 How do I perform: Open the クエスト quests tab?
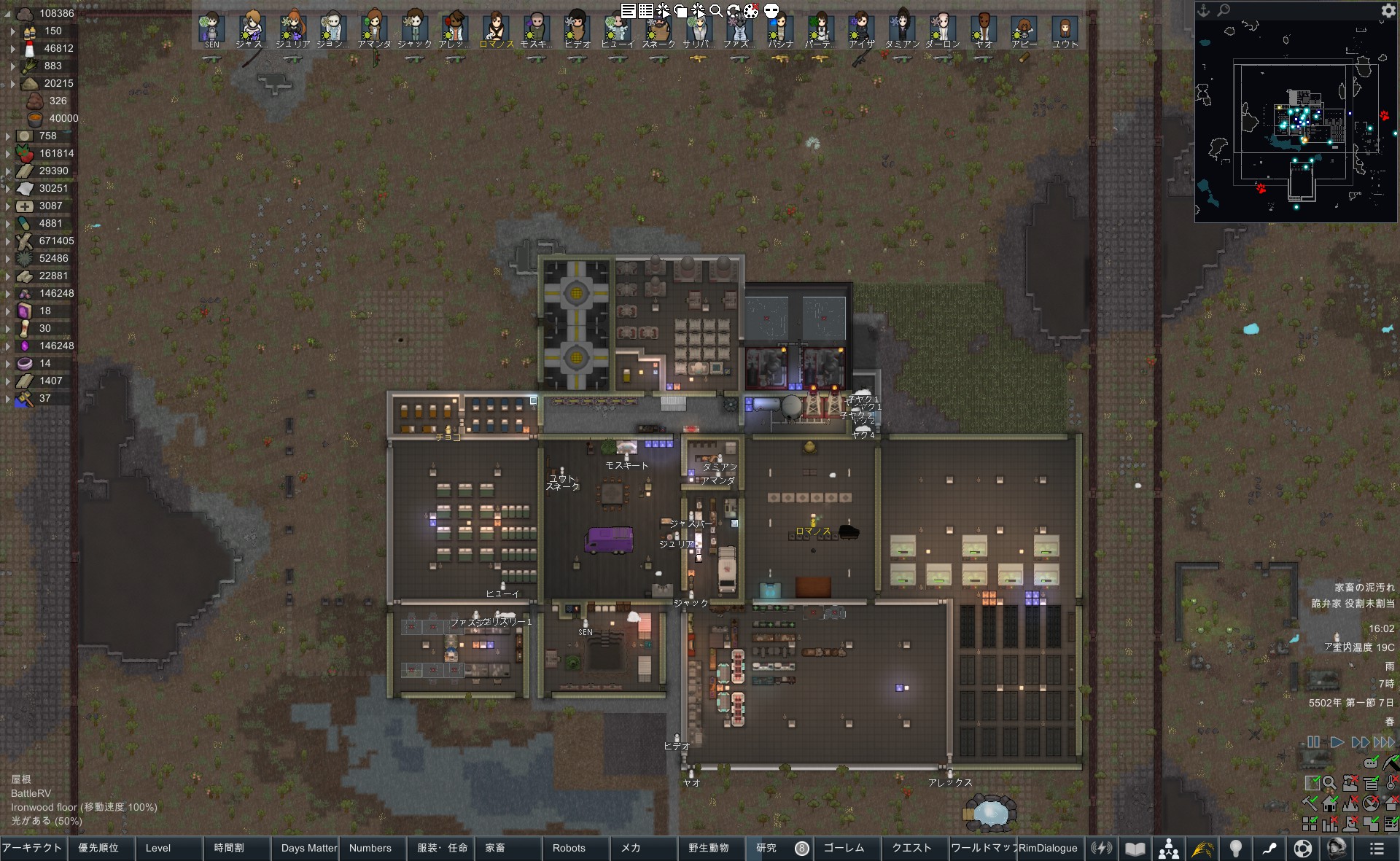(912, 848)
